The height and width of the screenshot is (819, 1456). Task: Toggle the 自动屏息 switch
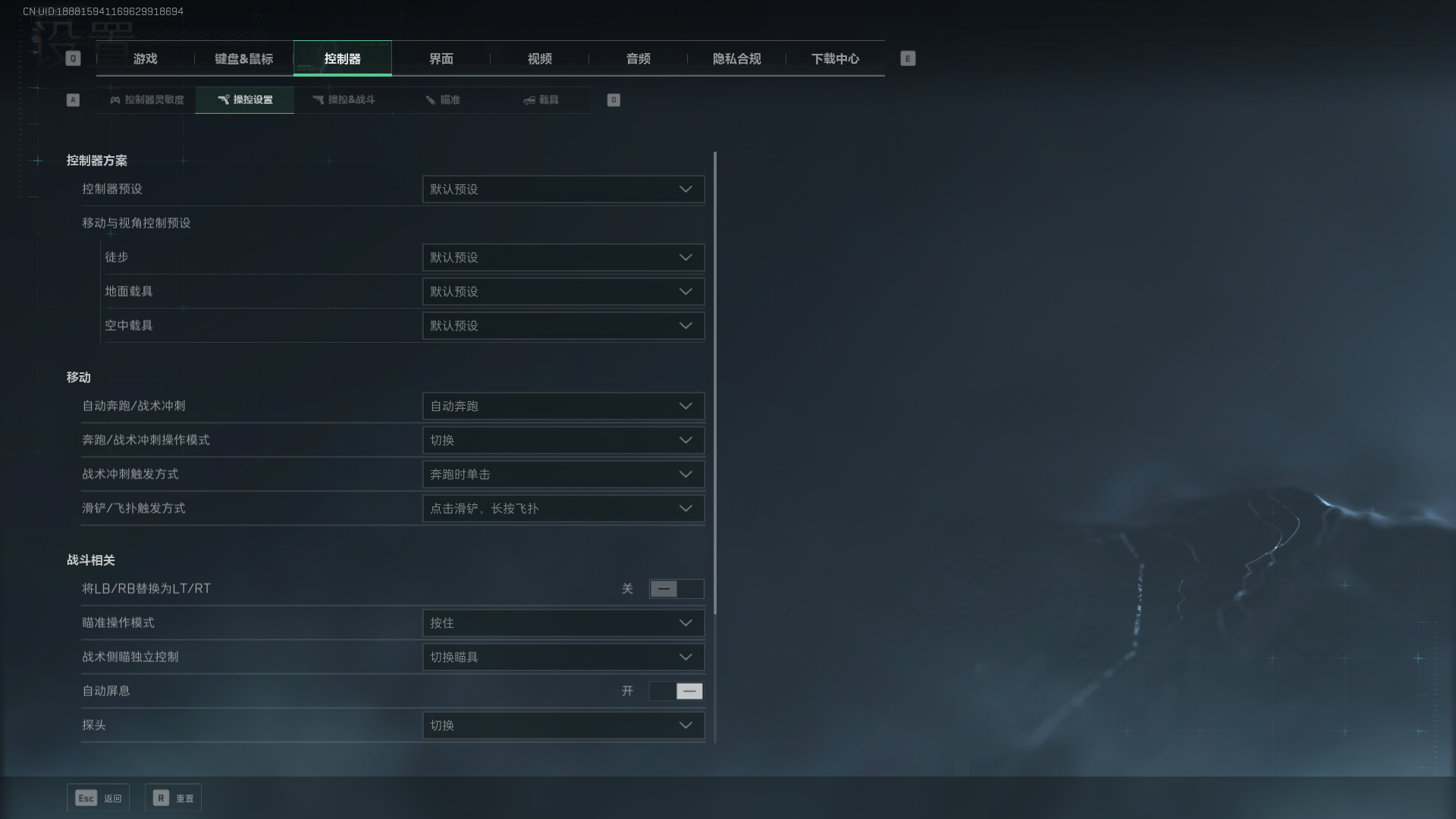[x=676, y=692]
